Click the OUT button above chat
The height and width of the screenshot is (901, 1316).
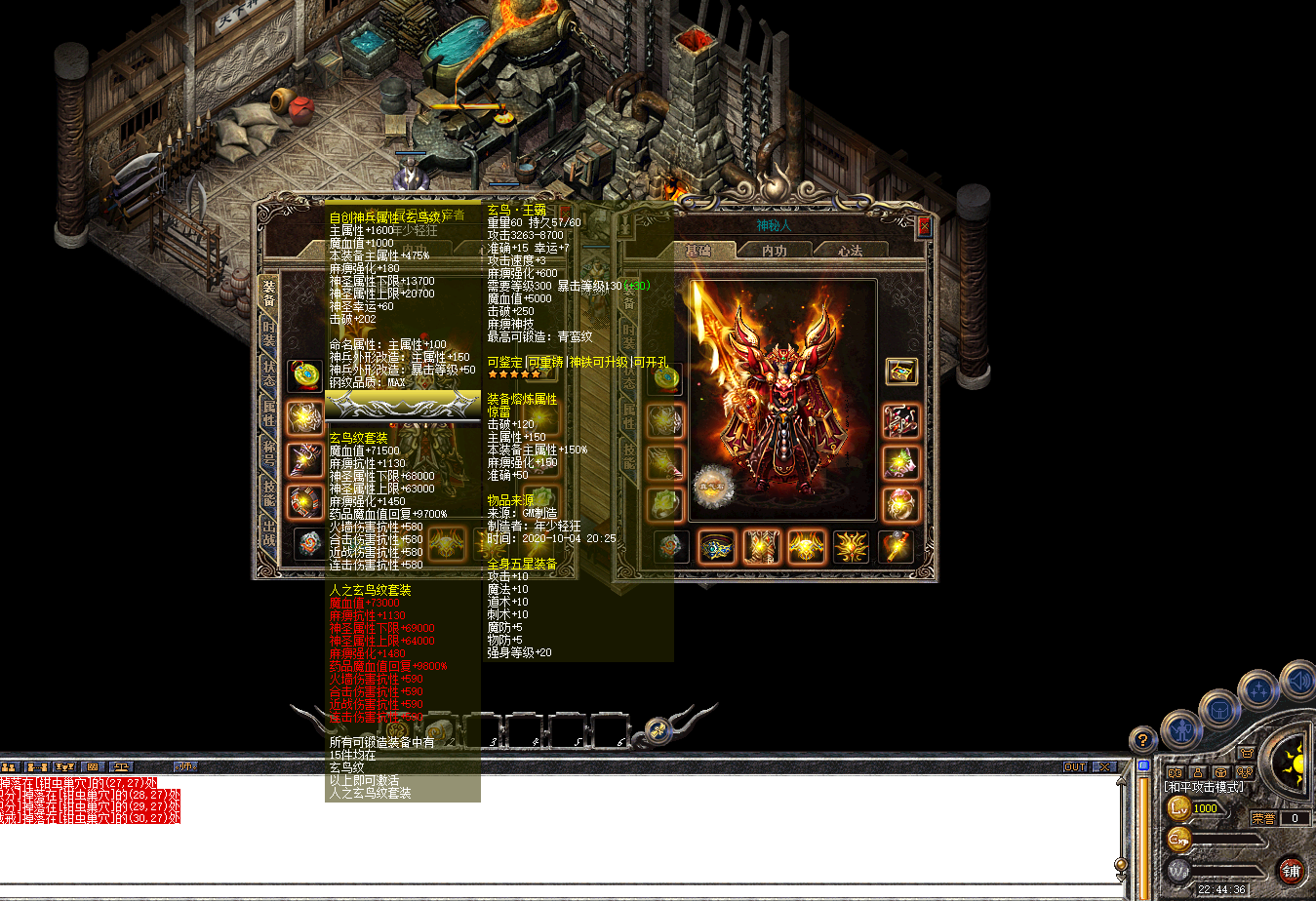(x=1075, y=767)
